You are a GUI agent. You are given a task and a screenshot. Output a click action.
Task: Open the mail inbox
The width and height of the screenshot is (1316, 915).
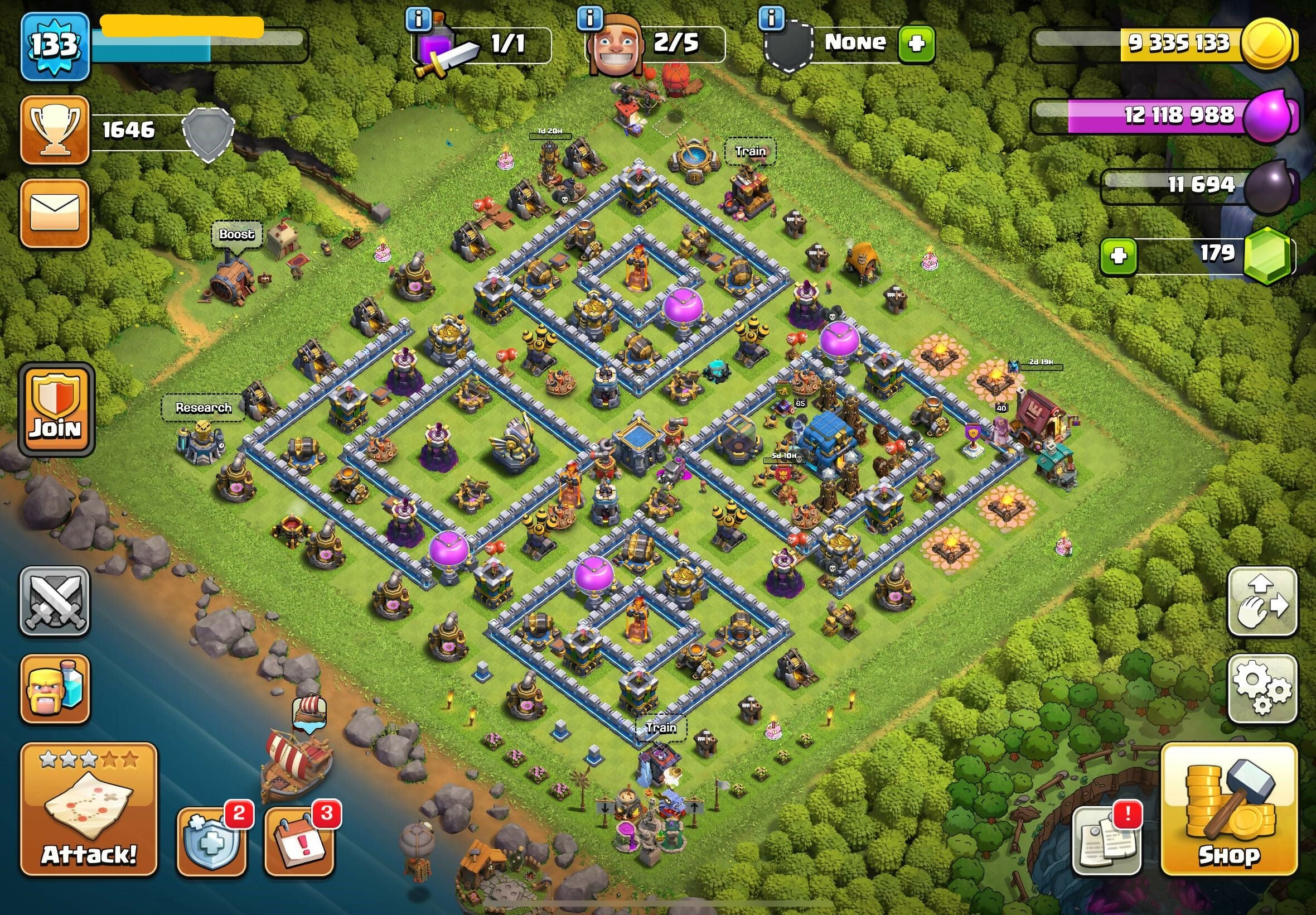click(55, 213)
